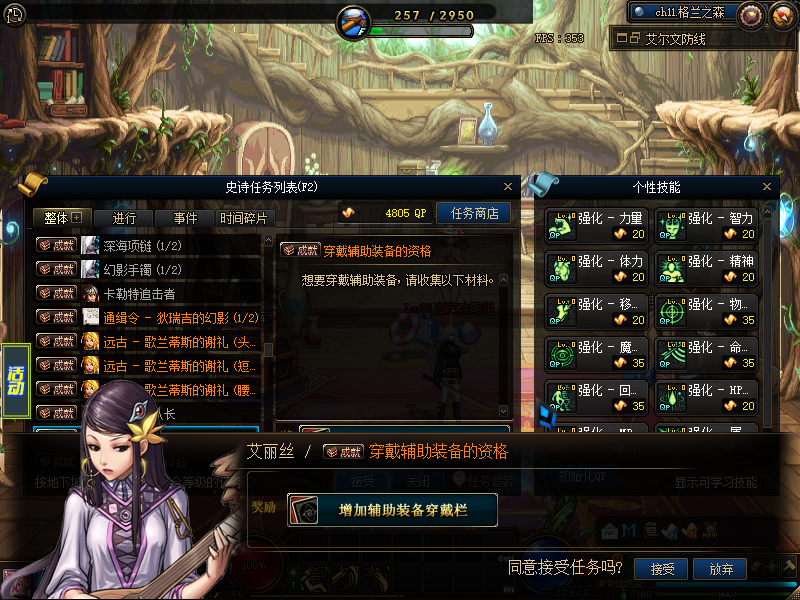Switch to the 事件 quest tab
Viewport: 800px width, 600px height.
(185, 218)
